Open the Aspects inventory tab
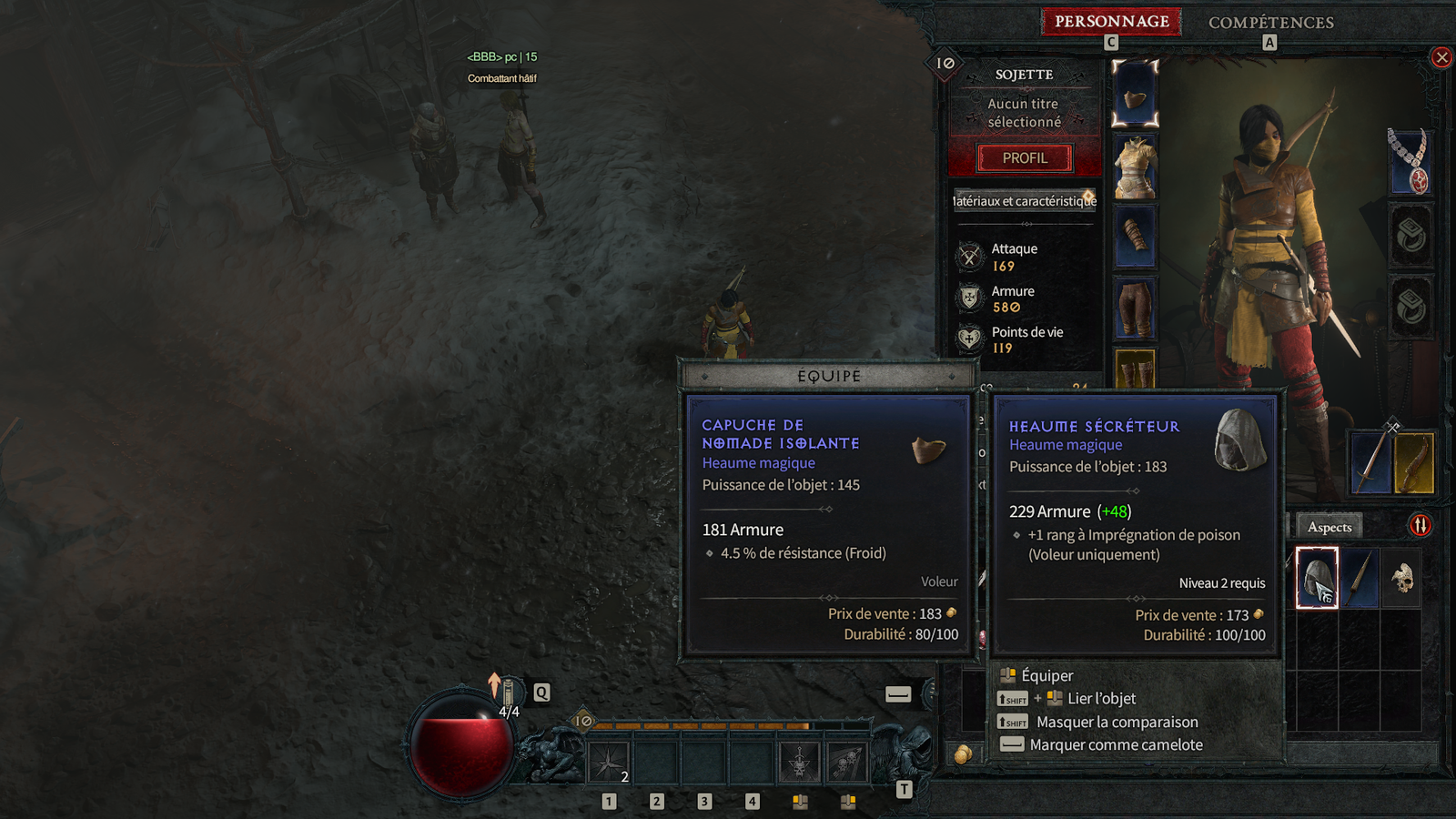1456x819 pixels. click(x=1329, y=527)
